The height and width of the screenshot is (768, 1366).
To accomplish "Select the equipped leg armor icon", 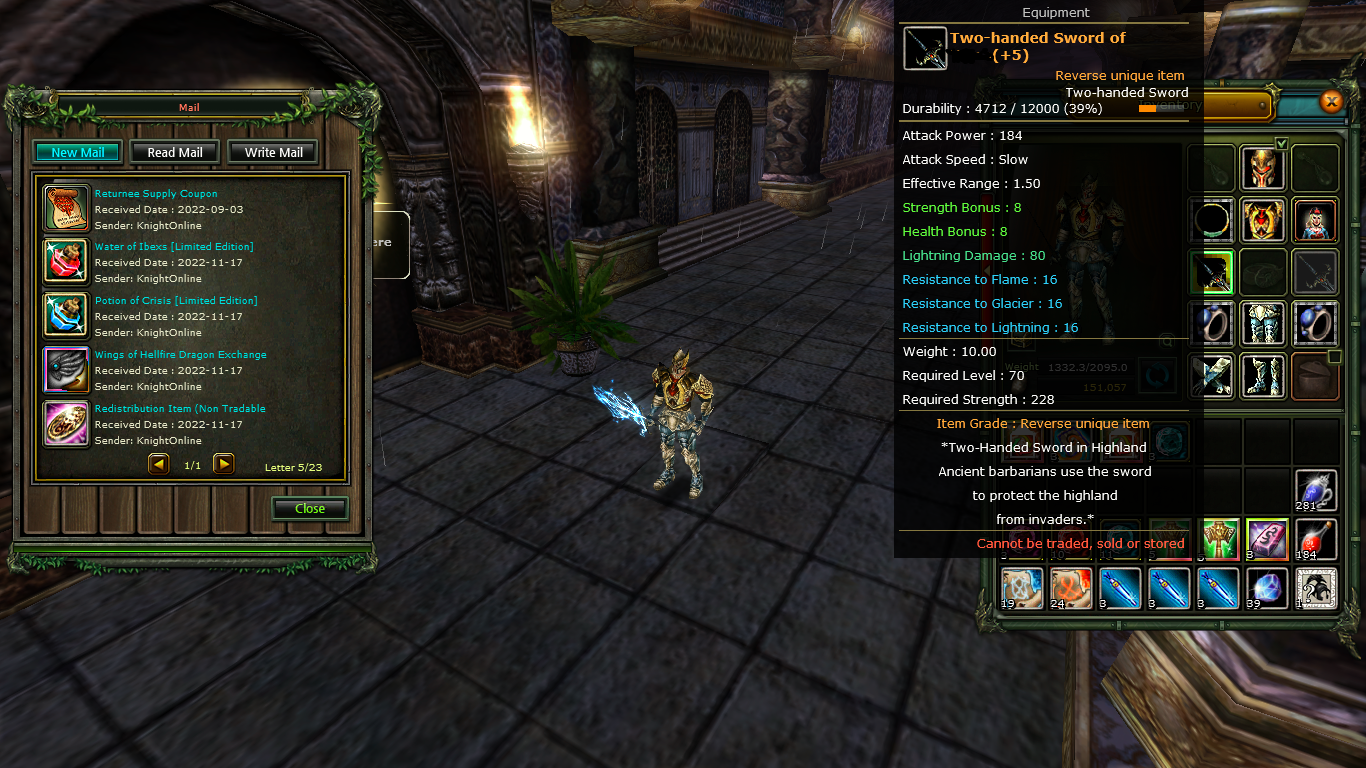I will (1263, 323).
